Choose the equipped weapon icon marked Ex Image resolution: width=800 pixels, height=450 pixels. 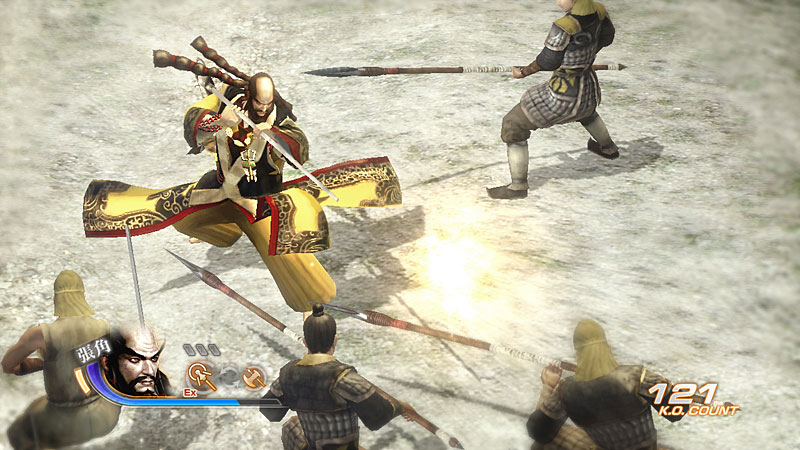pyautogui.click(x=201, y=376)
